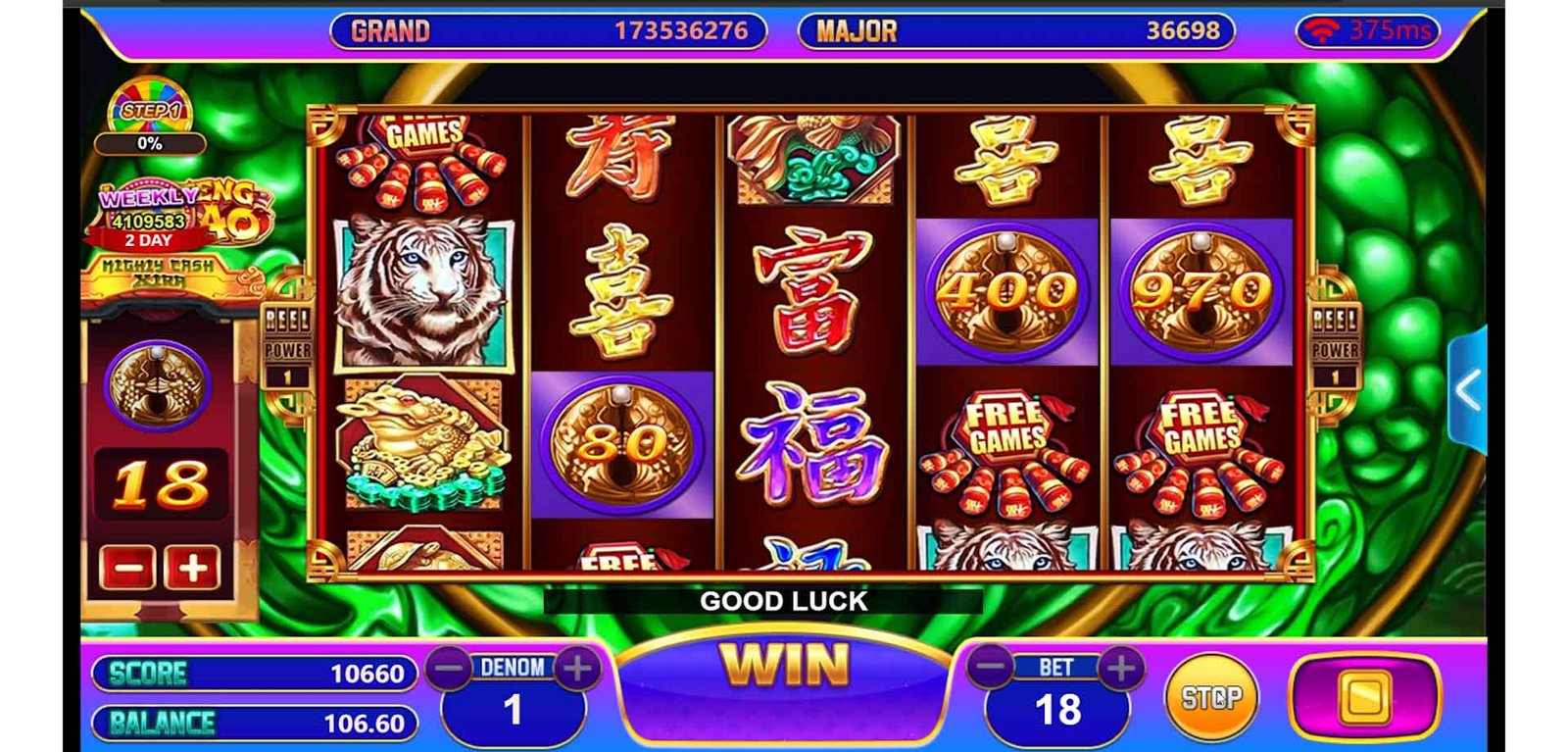1568x752 pixels.
Task: Open the Mighty Cash Xtra panel header
Action: click(x=159, y=274)
